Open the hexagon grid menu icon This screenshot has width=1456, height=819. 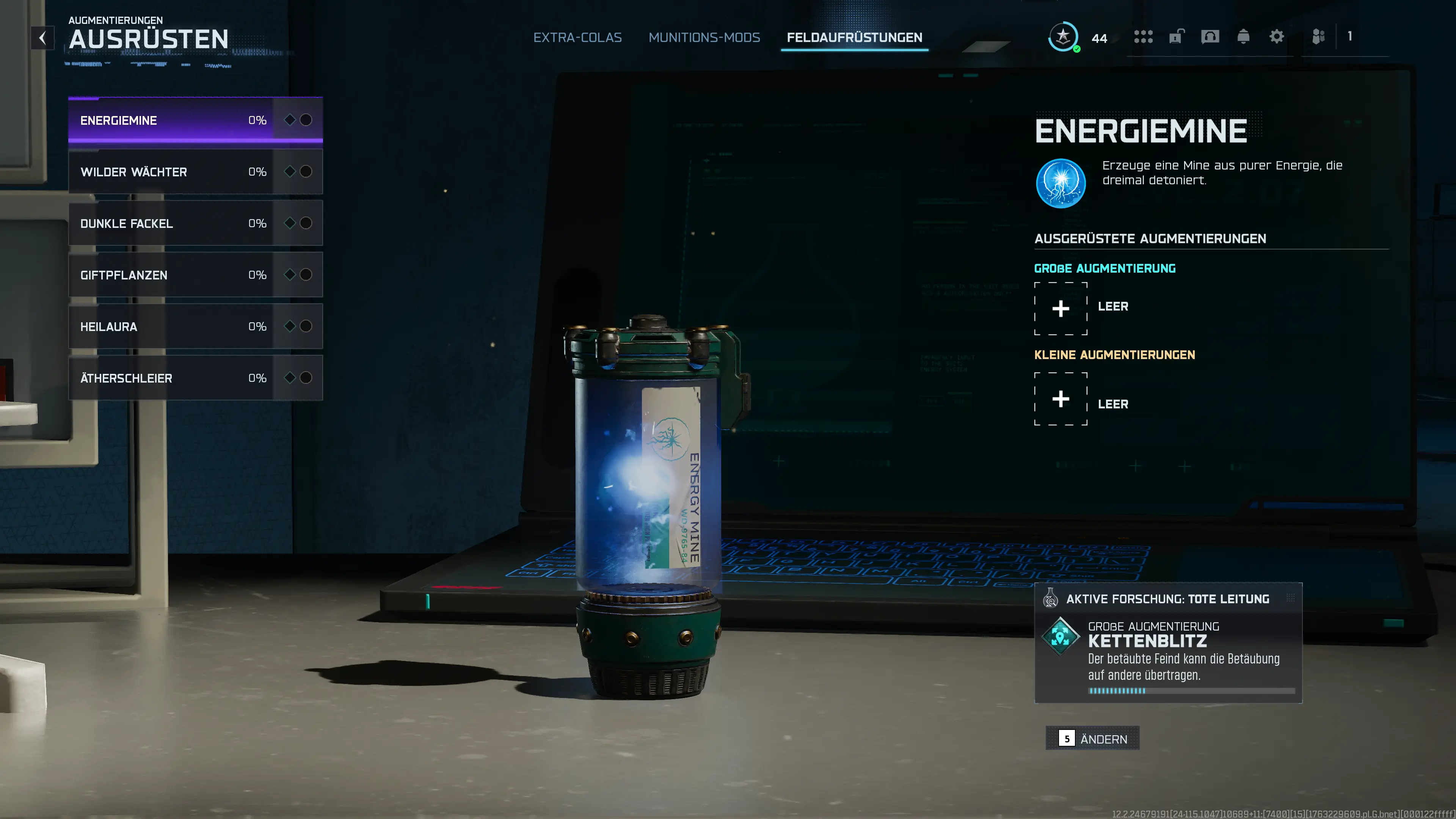coord(1143,37)
